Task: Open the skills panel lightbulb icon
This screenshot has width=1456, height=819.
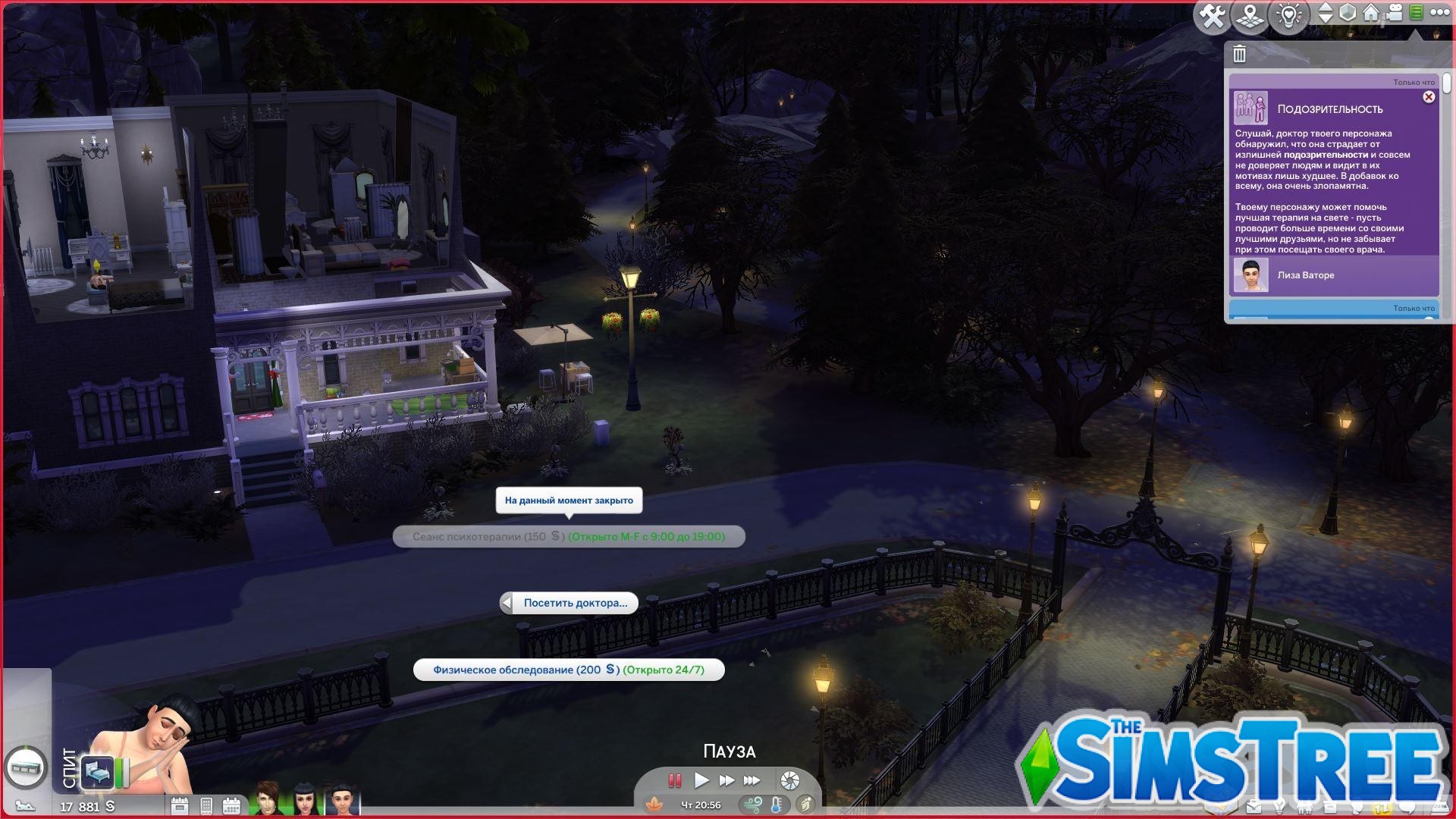Action: (1279, 806)
